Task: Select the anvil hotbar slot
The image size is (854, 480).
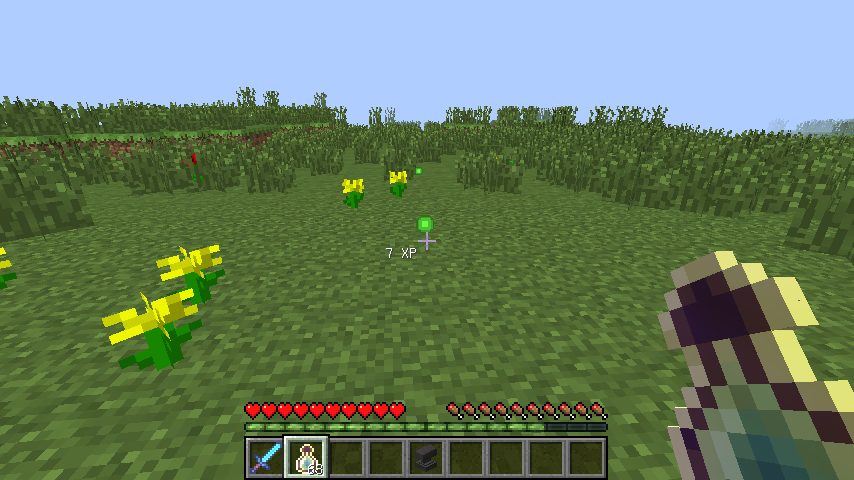Action: pos(425,458)
